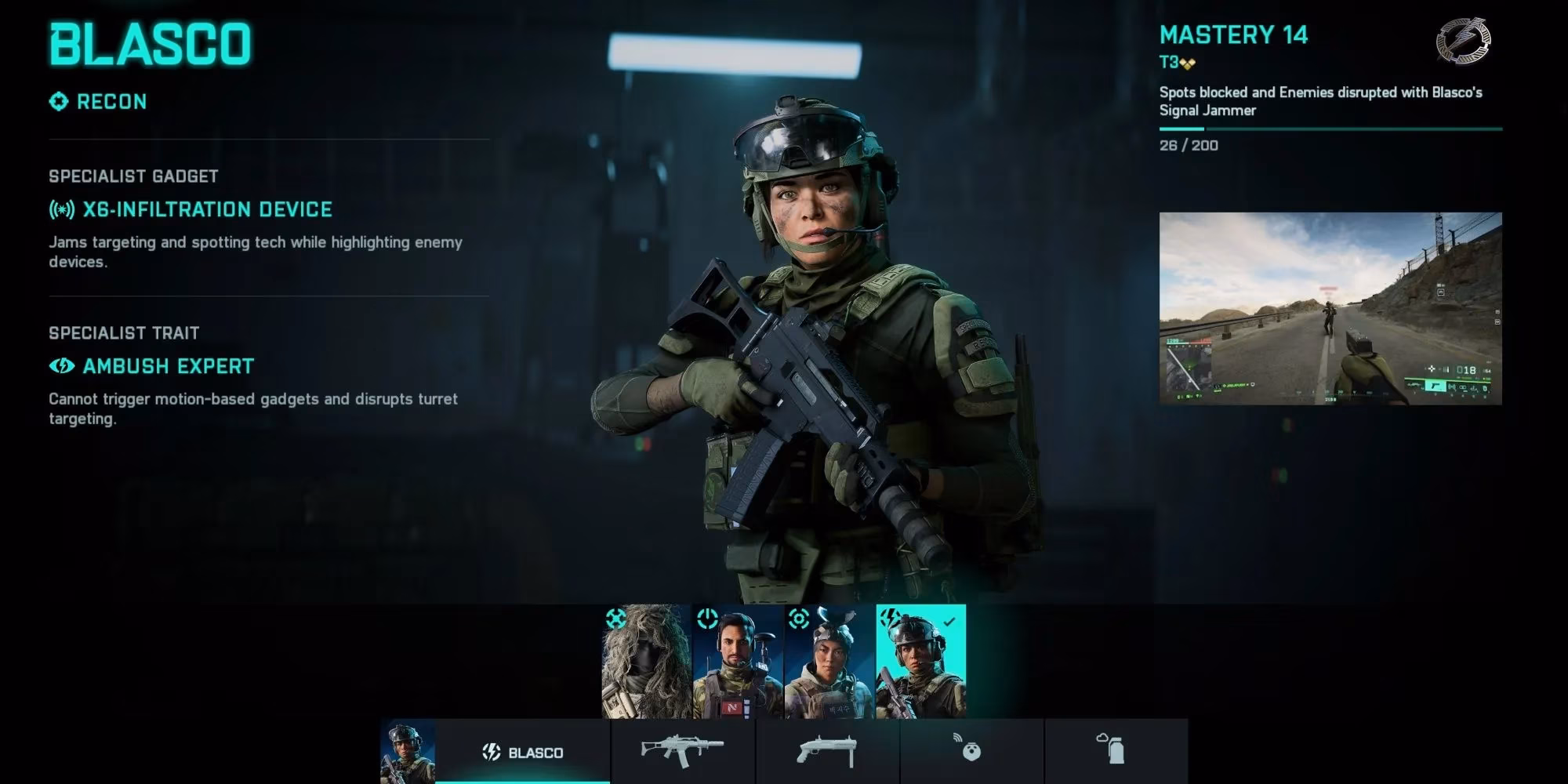Open the secondary shotgun weapon slot
Screen dimensions: 1568x784
[x=827, y=751]
